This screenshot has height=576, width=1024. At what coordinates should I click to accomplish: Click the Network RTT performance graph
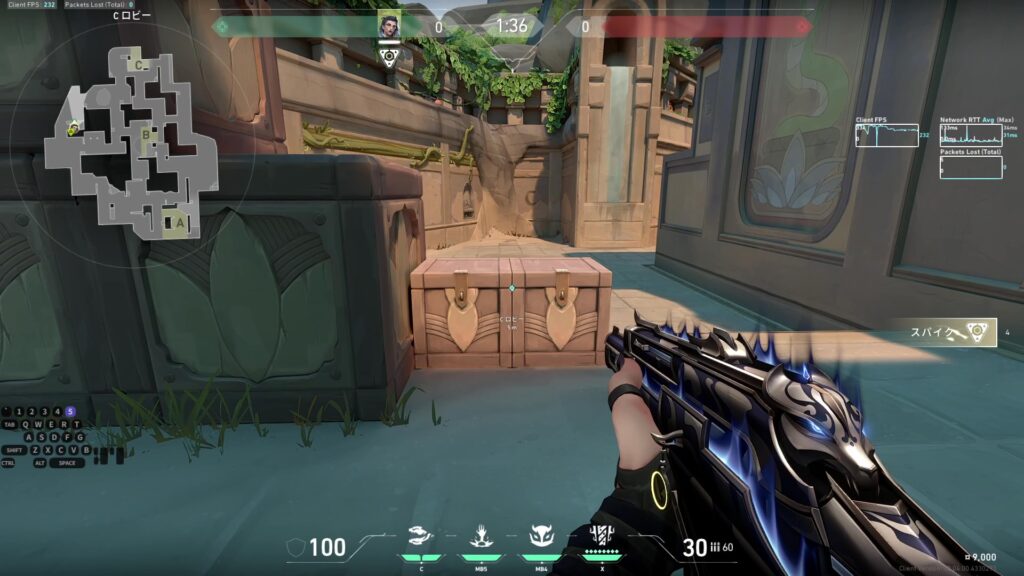click(970, 135)
